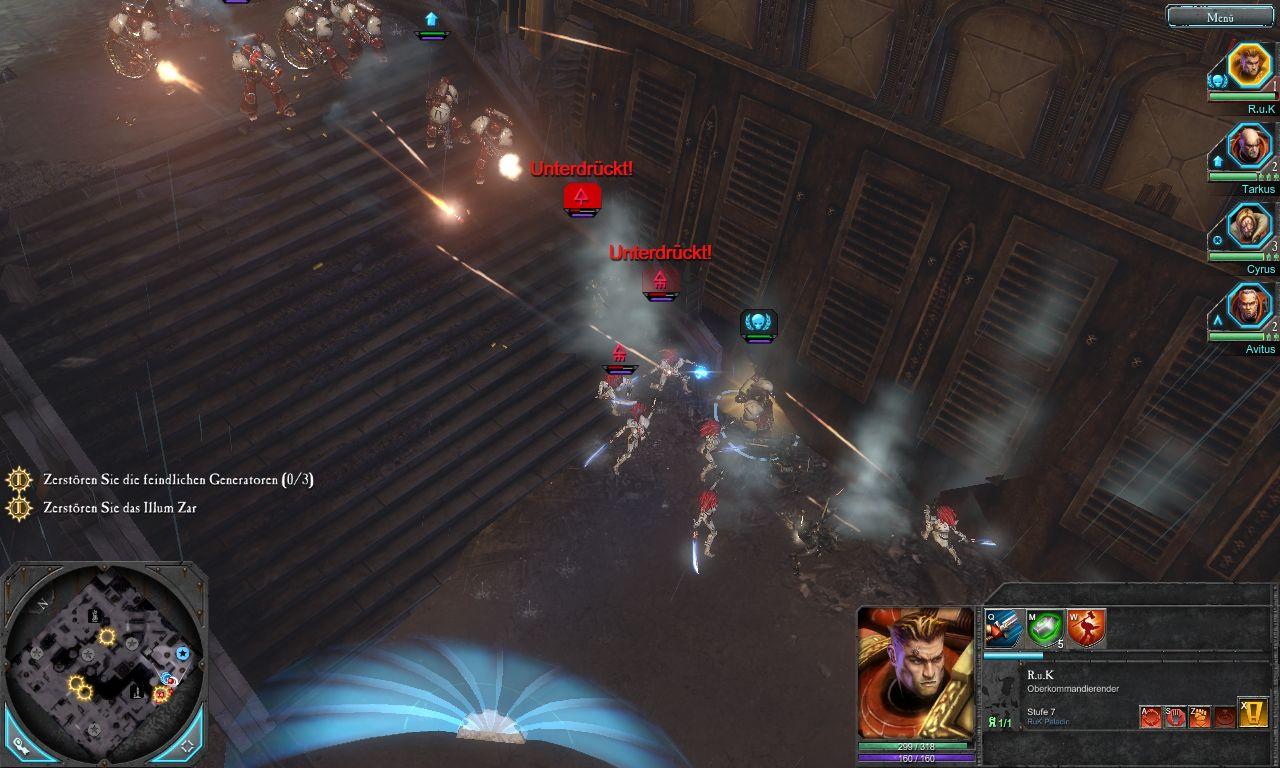Click the key icon below the minimap
Screen dimensions: 1280x768
point(20,747)
